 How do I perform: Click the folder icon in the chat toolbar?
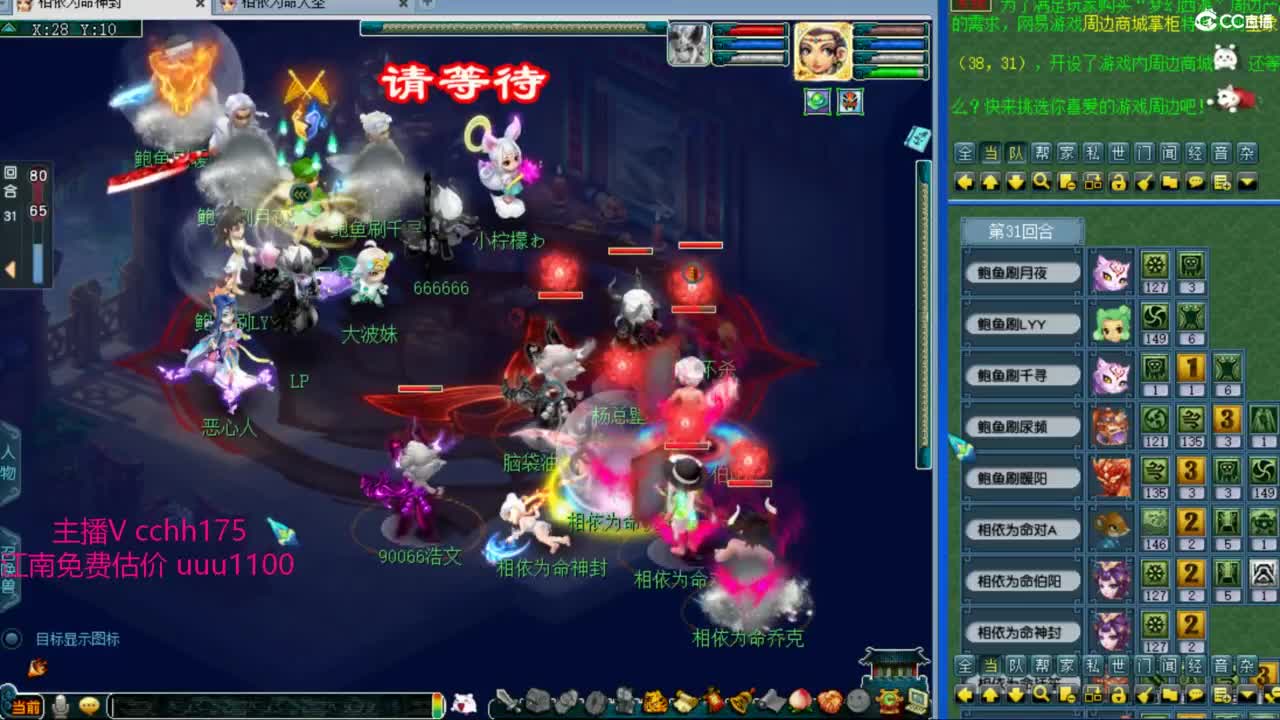tap(1170, 182)
